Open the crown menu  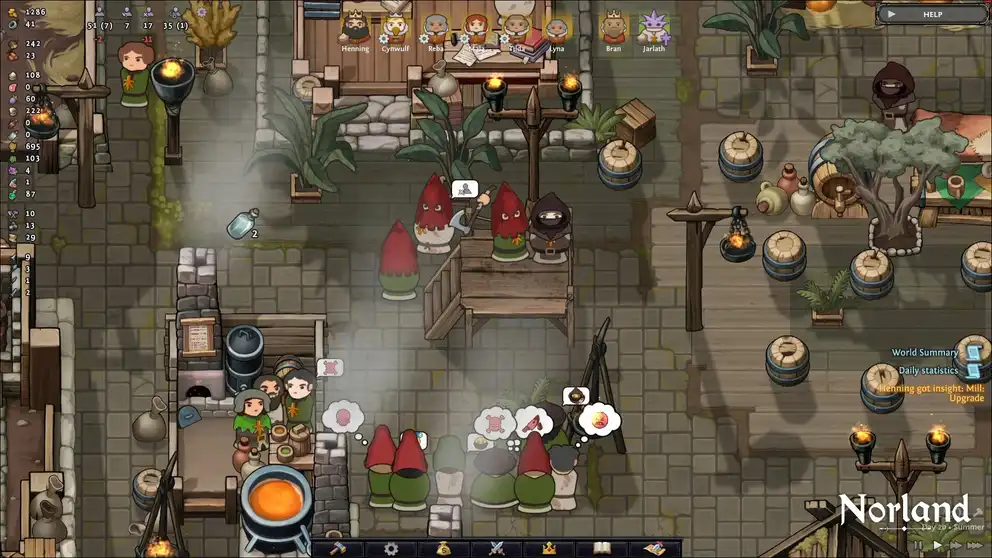548,548
